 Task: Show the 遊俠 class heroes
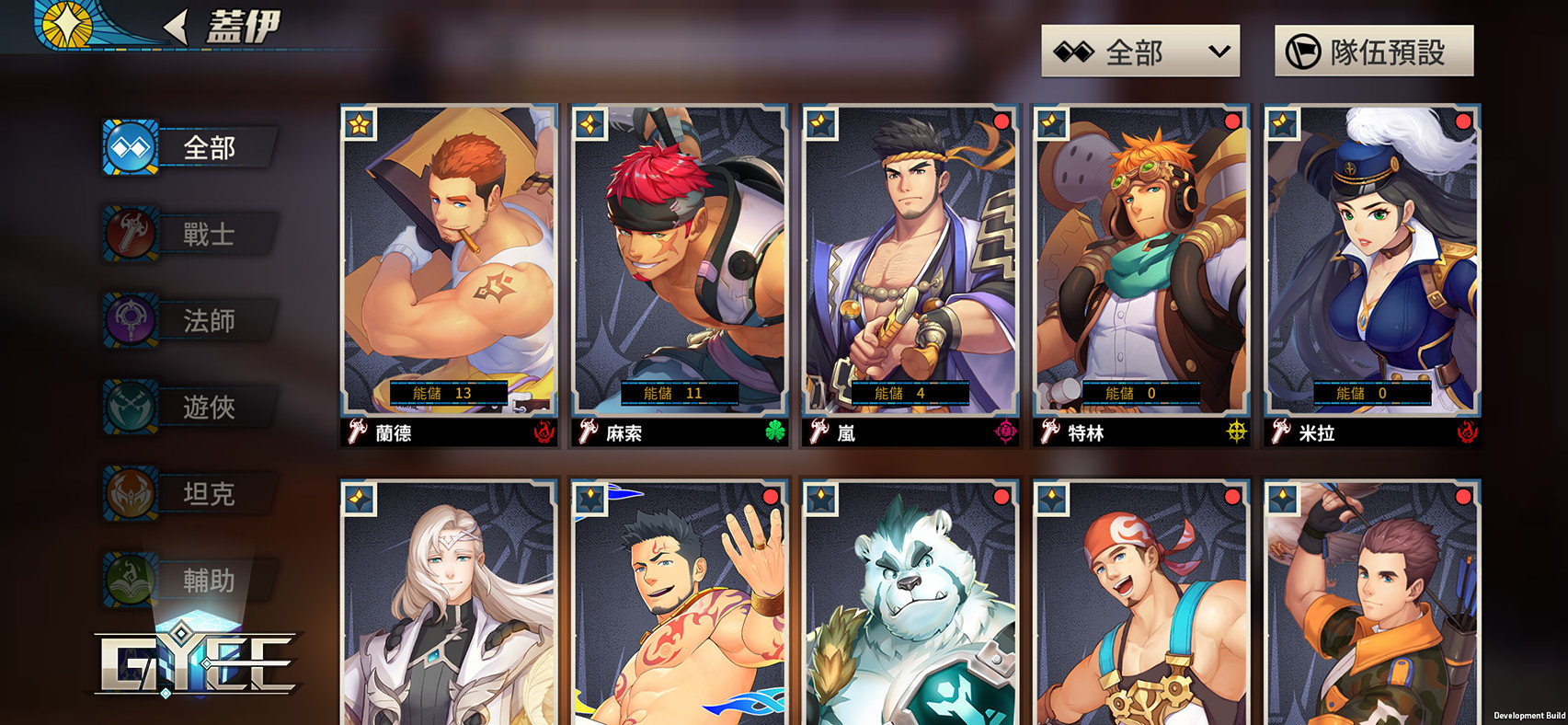tap(190, 407)
